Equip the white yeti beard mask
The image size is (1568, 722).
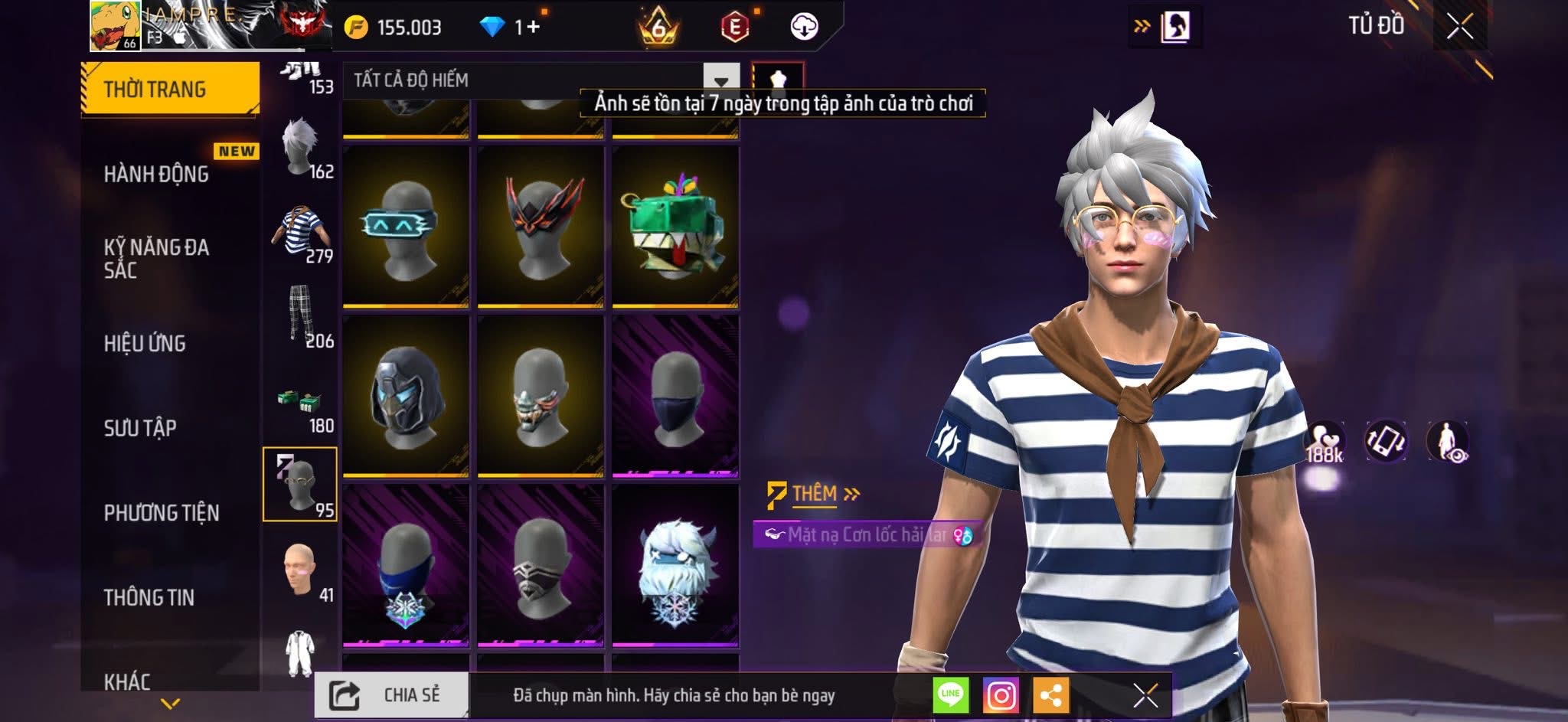675,565
